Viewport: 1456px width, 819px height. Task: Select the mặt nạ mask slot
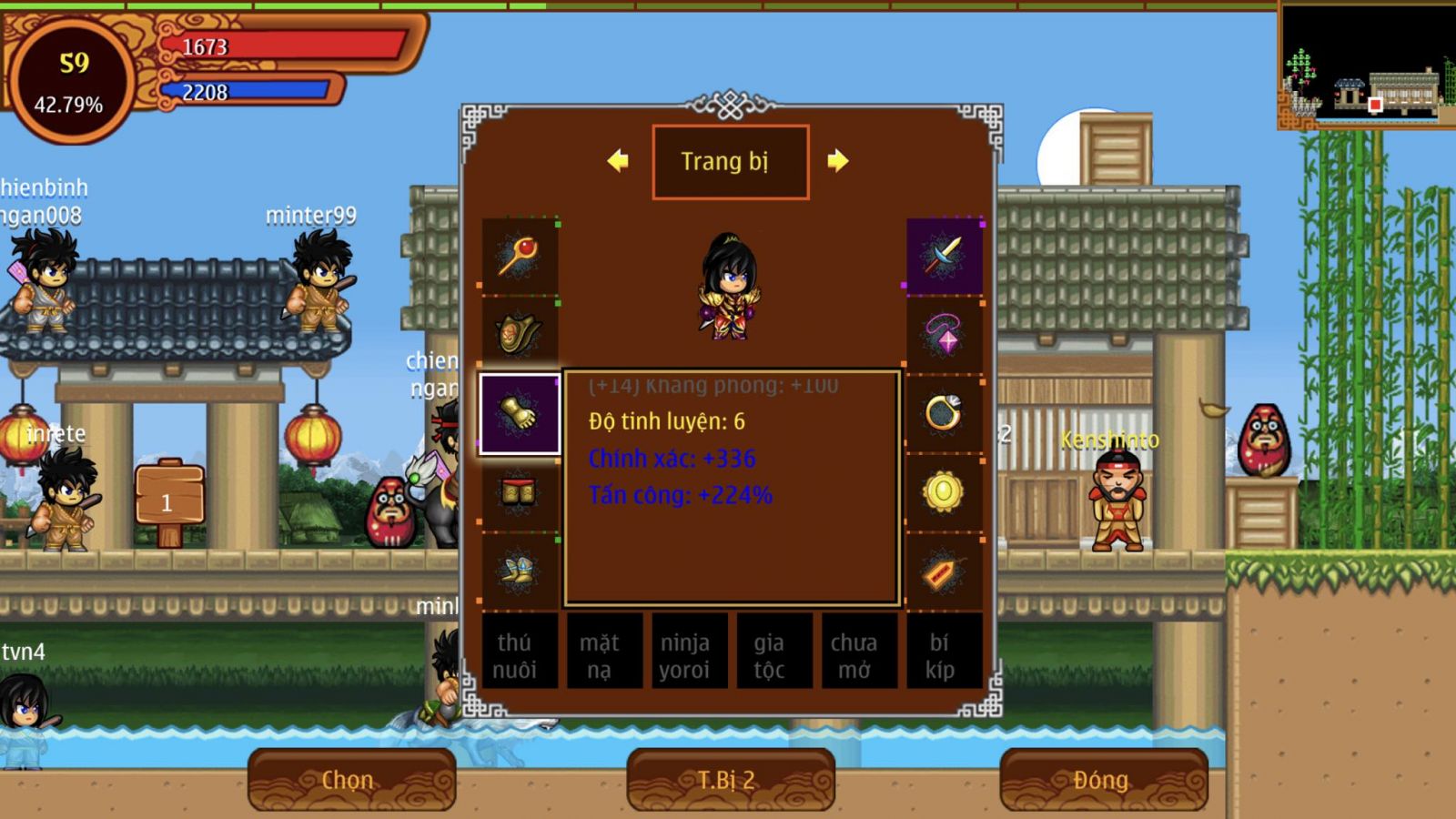click(600, 655)
